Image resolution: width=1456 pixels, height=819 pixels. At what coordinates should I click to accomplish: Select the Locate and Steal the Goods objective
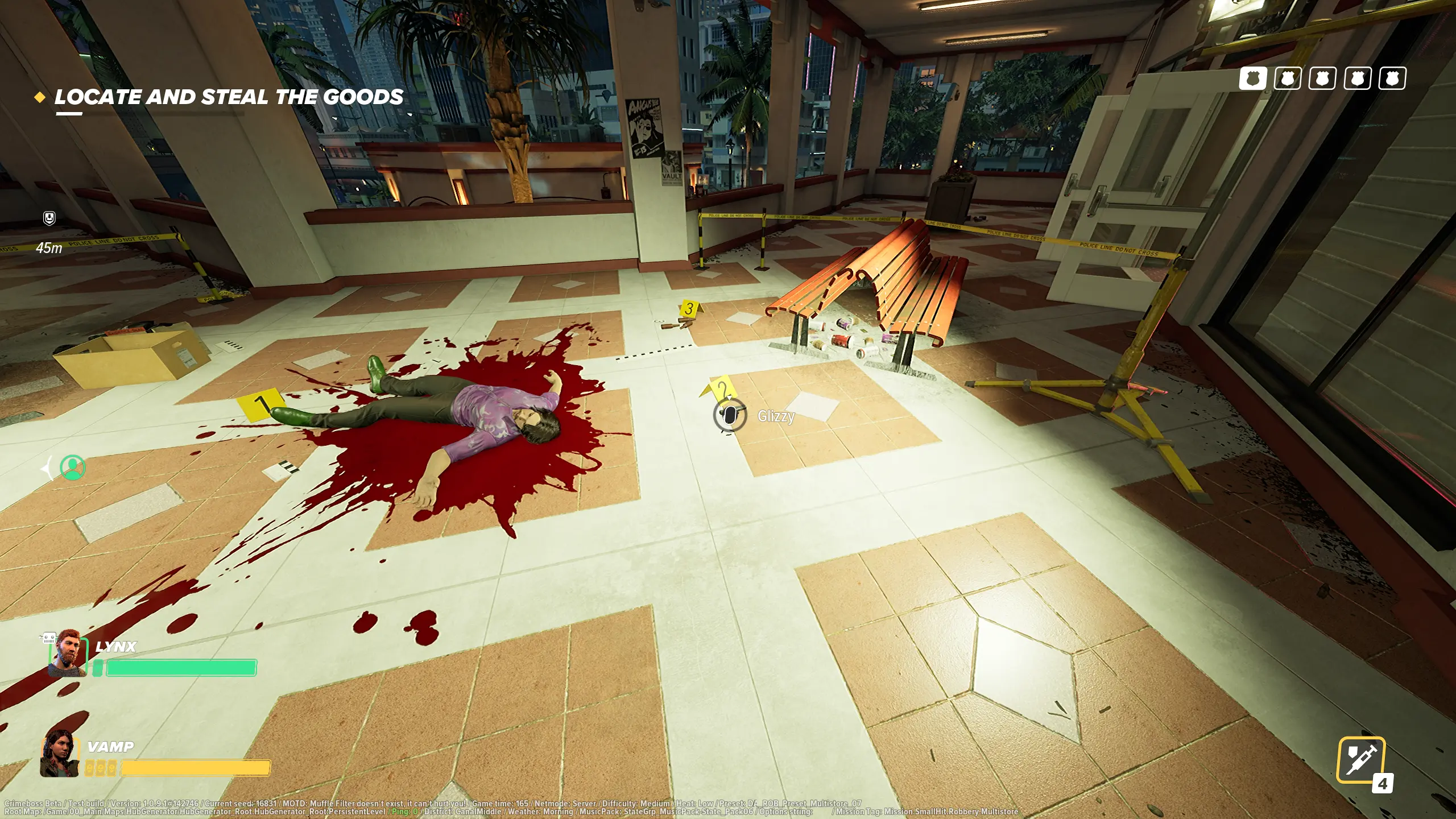229,97
